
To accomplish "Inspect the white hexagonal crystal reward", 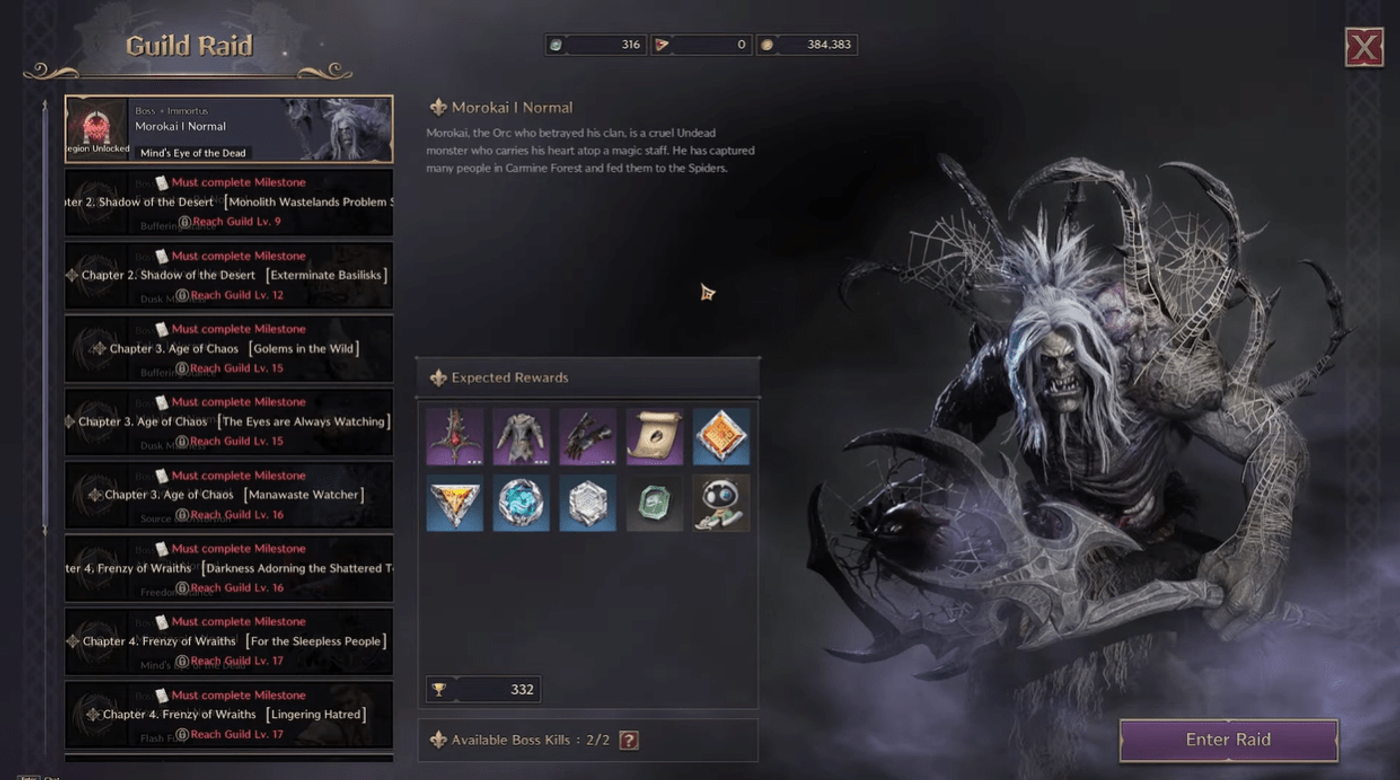I will point(588,503).
